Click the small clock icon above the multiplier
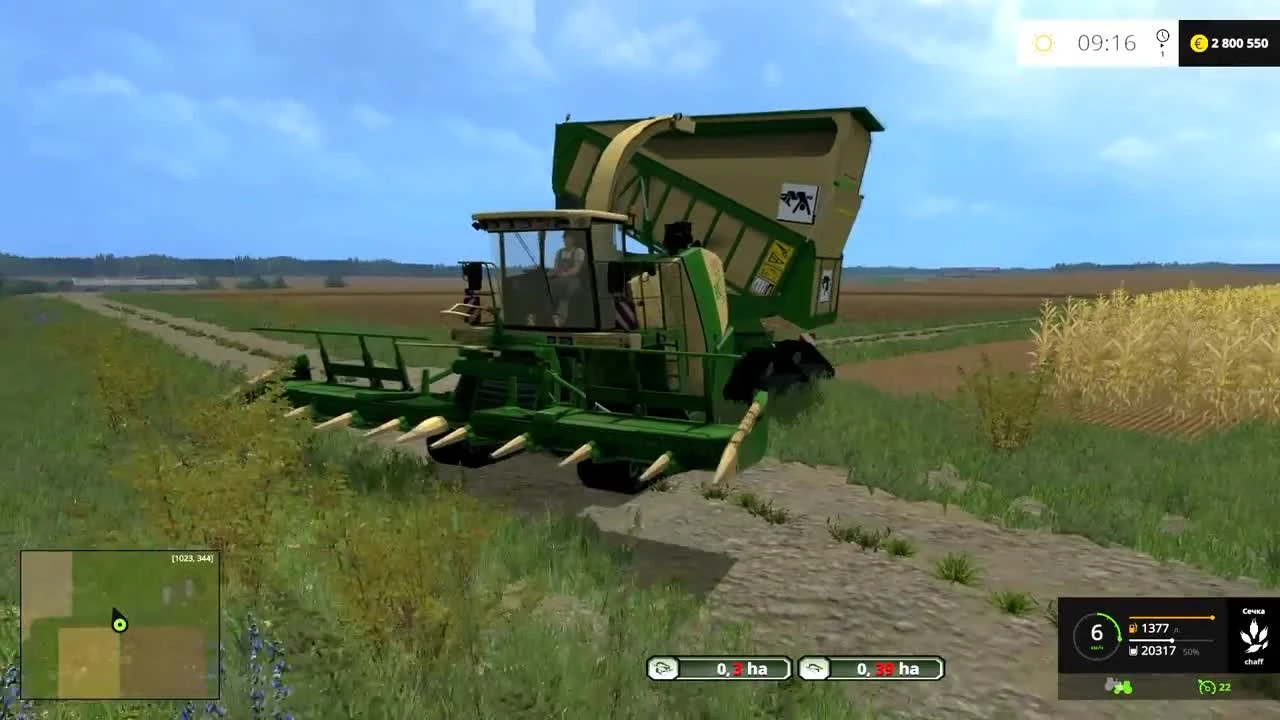Image resolution: width=1280 pixels, height=720 pixels. (x=1162, y=35)
